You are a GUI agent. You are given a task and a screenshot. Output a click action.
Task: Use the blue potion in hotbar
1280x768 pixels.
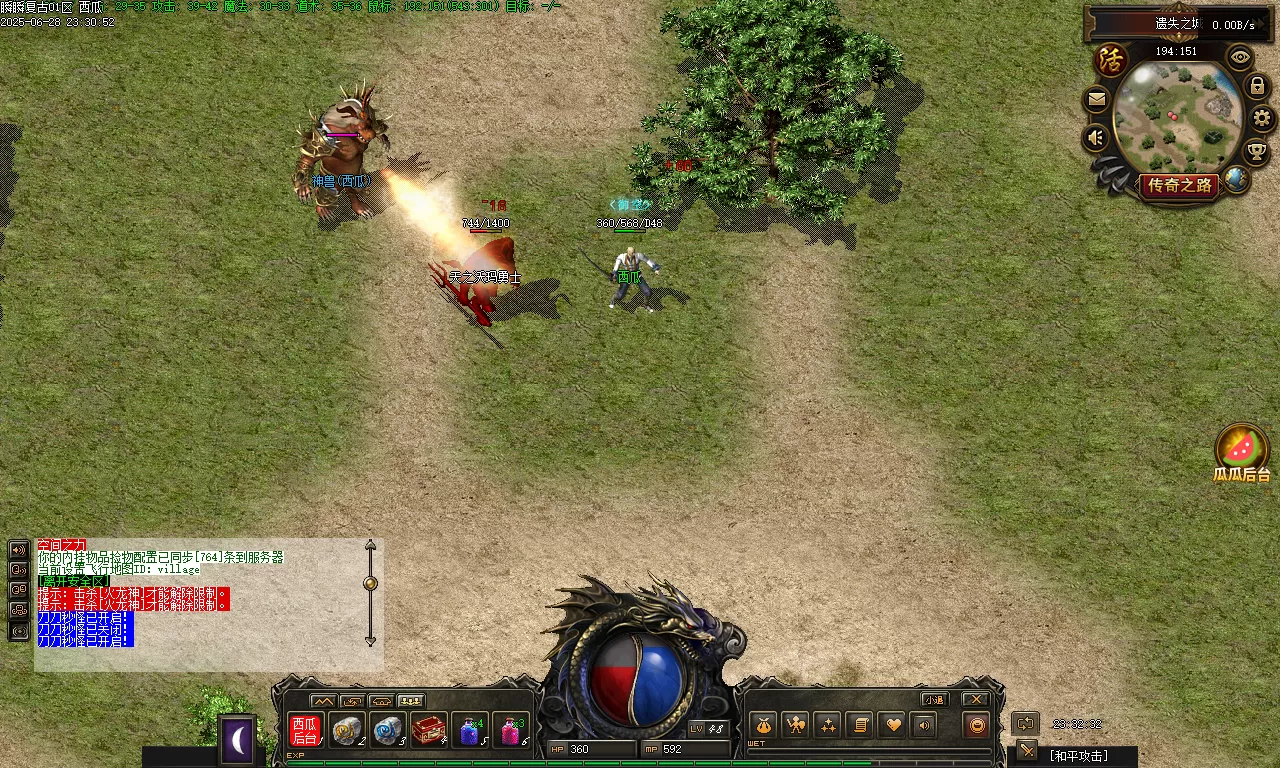click(x=469, y=731)
